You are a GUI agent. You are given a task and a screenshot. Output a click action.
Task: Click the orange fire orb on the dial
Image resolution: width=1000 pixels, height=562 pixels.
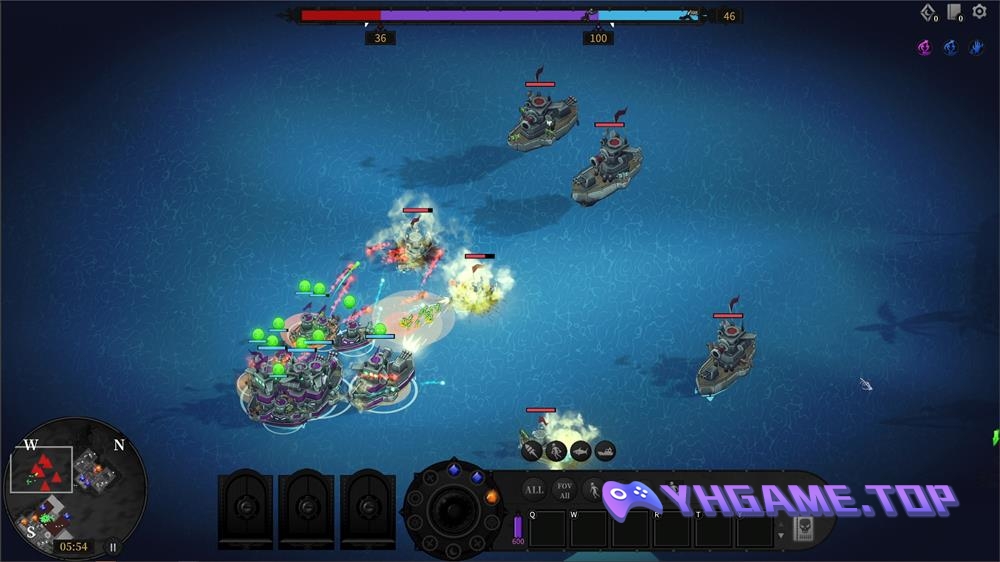click(x=492, y=496)
